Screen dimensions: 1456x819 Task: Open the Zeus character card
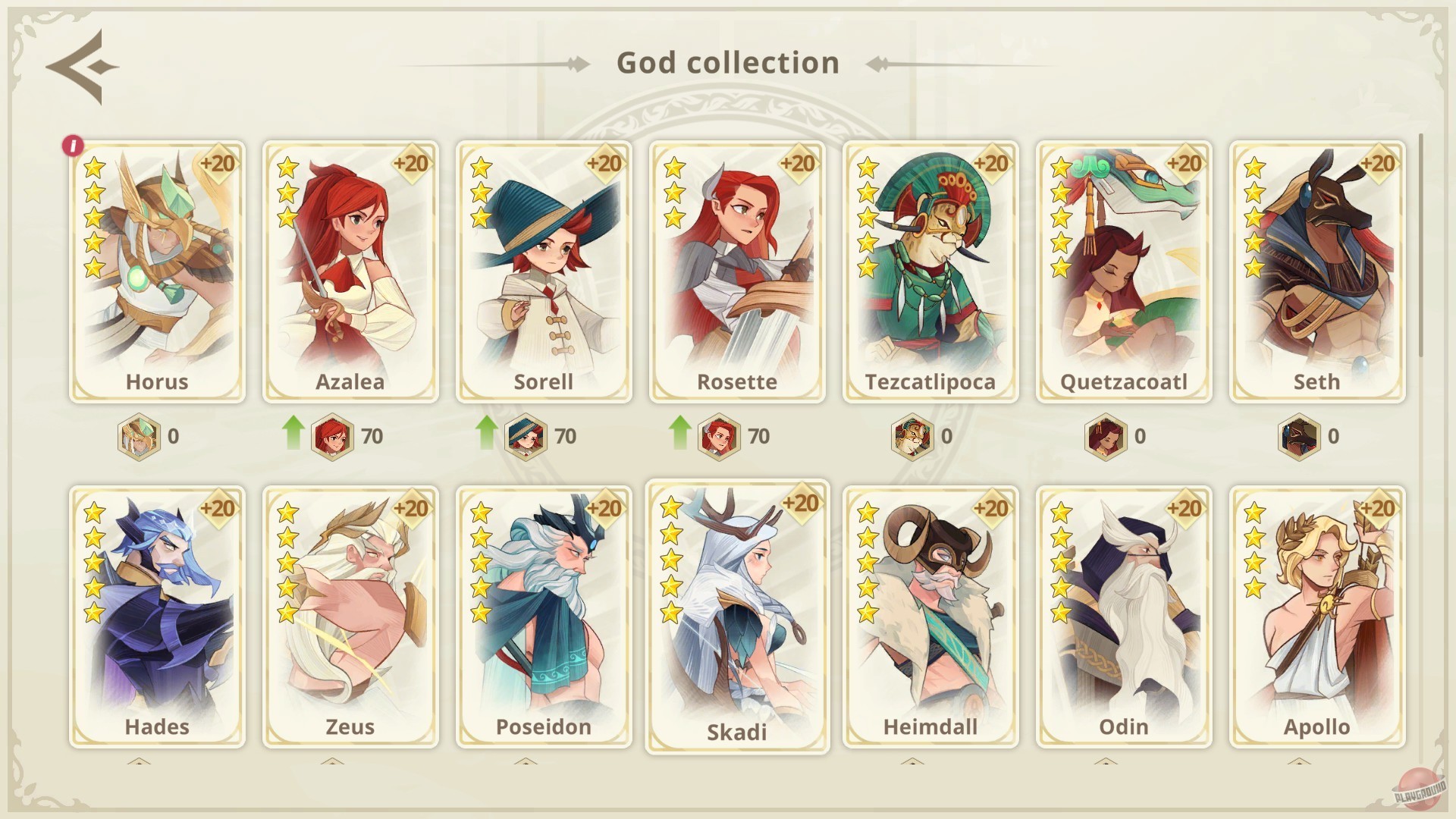point(350,614)
